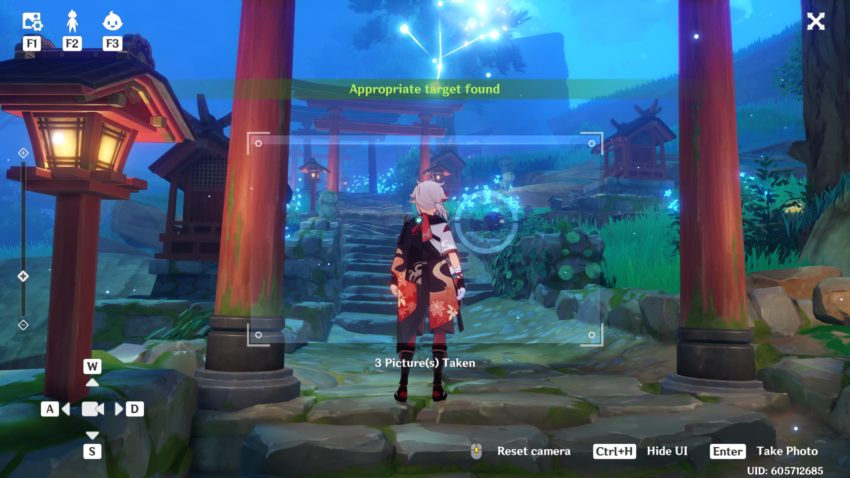Open the character pose options icon
This screenshot has width=850, height=478.
[72, 20]
